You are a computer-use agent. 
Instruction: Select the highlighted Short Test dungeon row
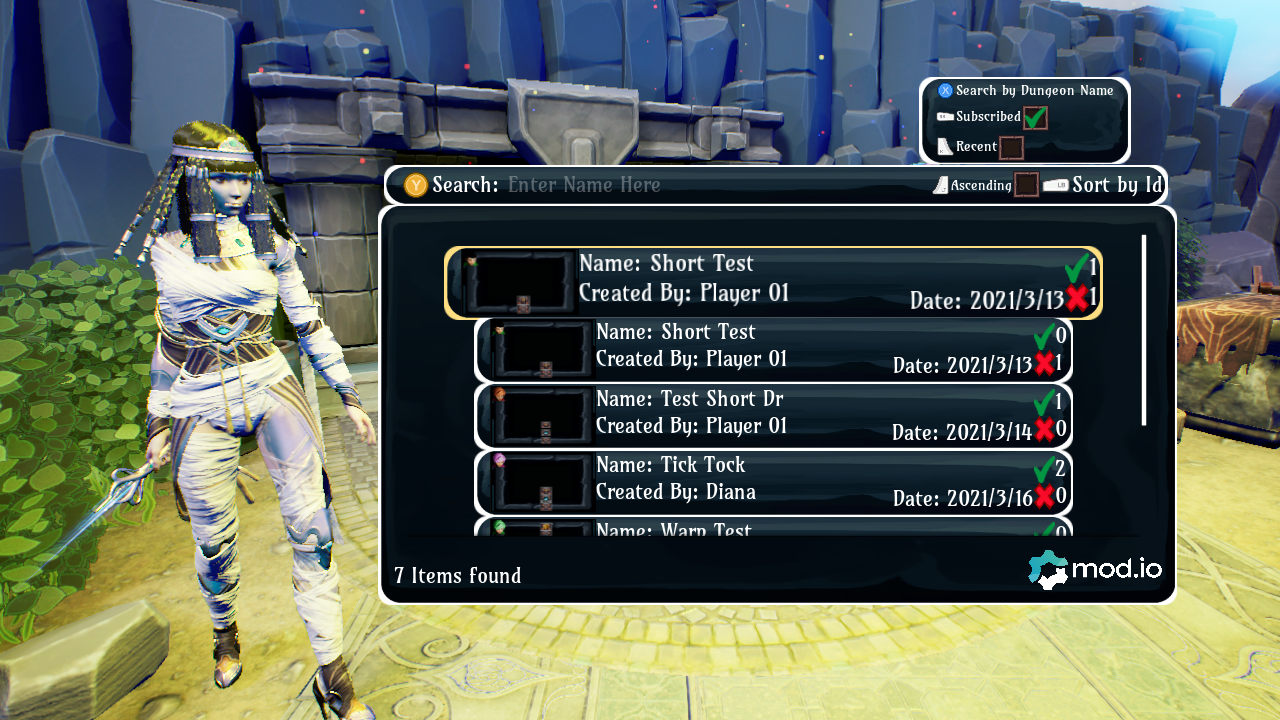(x=773, y=283)
